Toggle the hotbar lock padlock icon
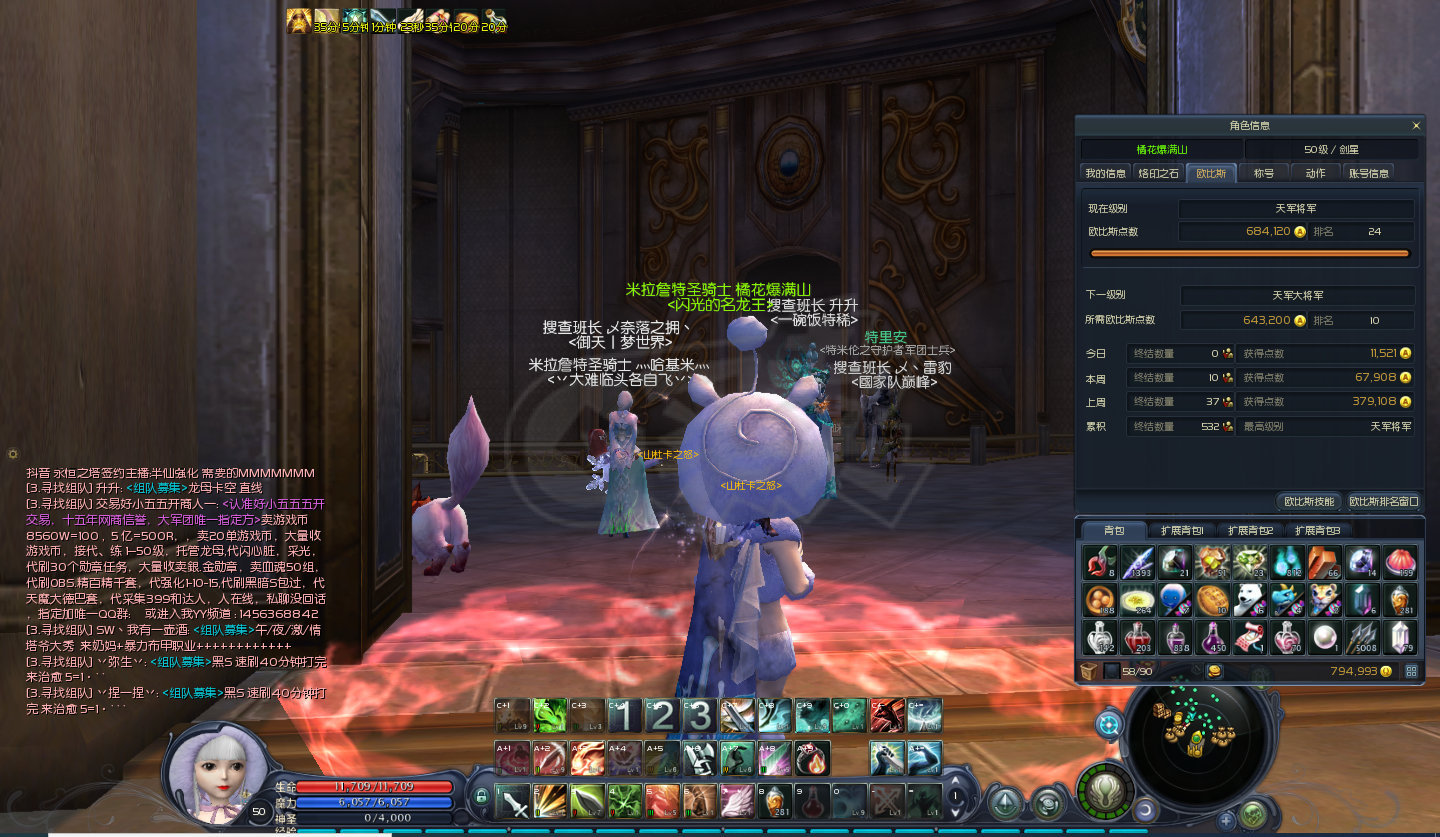The height and width of the screenshot is (837, 1440). coord(481,796)
